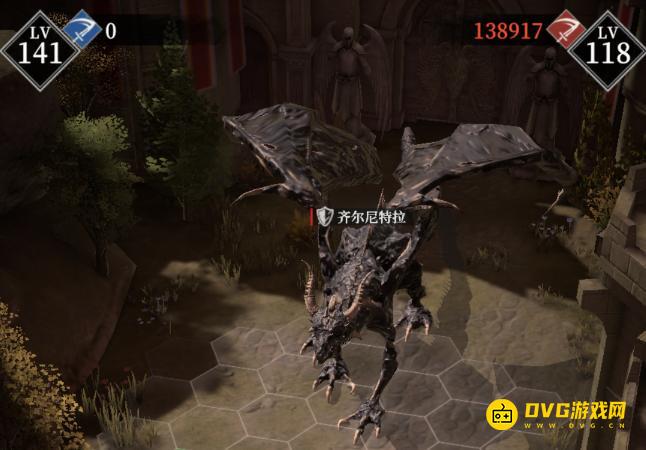Click the red sword enemy emblem
The height and width of the screenshot is (450, 646).
[566, 31]
